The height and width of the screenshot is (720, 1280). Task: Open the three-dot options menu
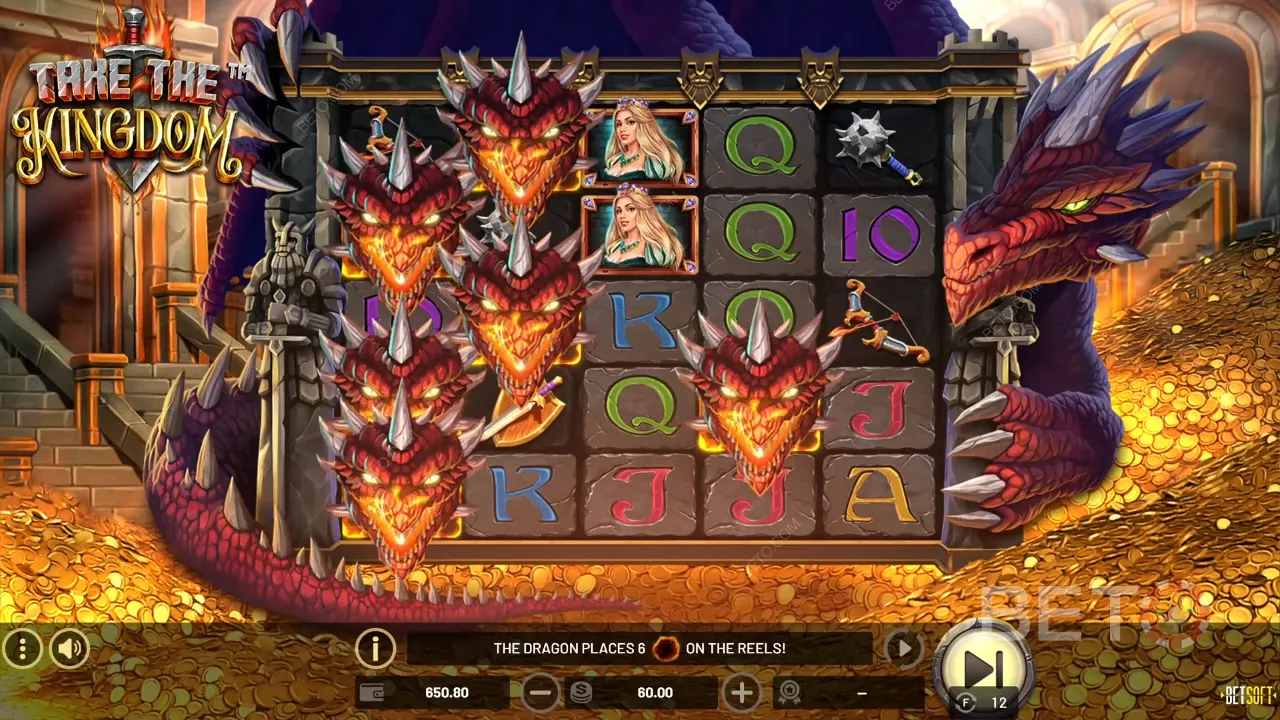22,650
